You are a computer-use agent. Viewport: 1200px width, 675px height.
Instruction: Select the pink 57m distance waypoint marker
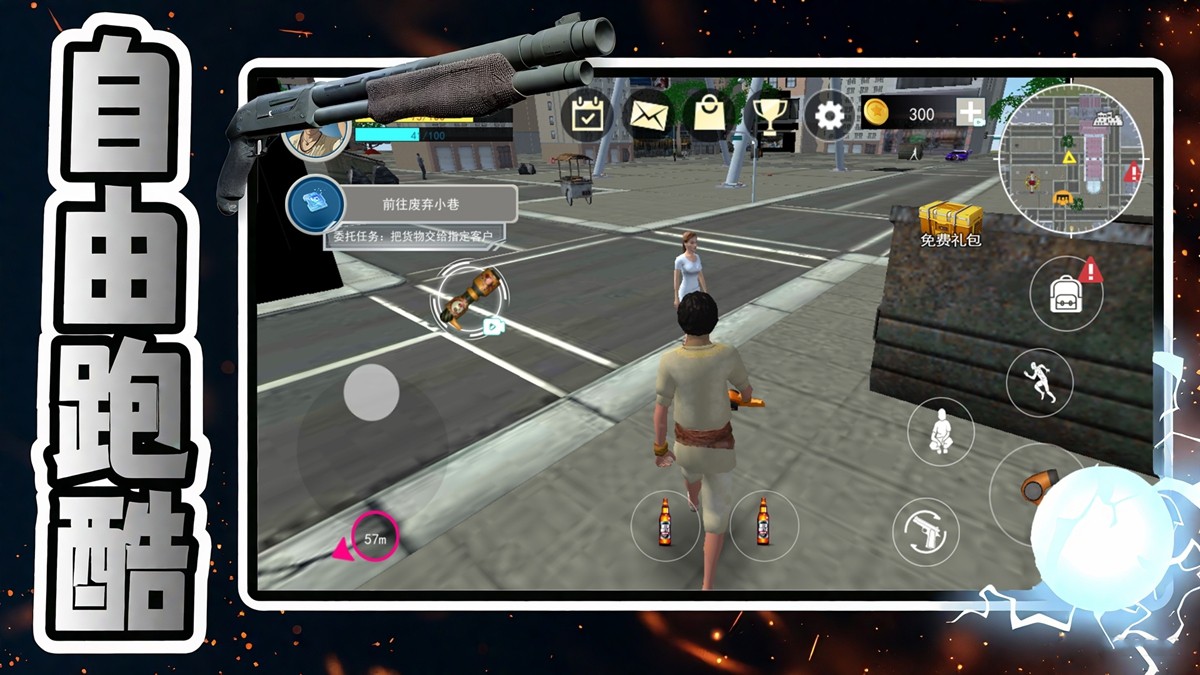click(x=376, y=540)
